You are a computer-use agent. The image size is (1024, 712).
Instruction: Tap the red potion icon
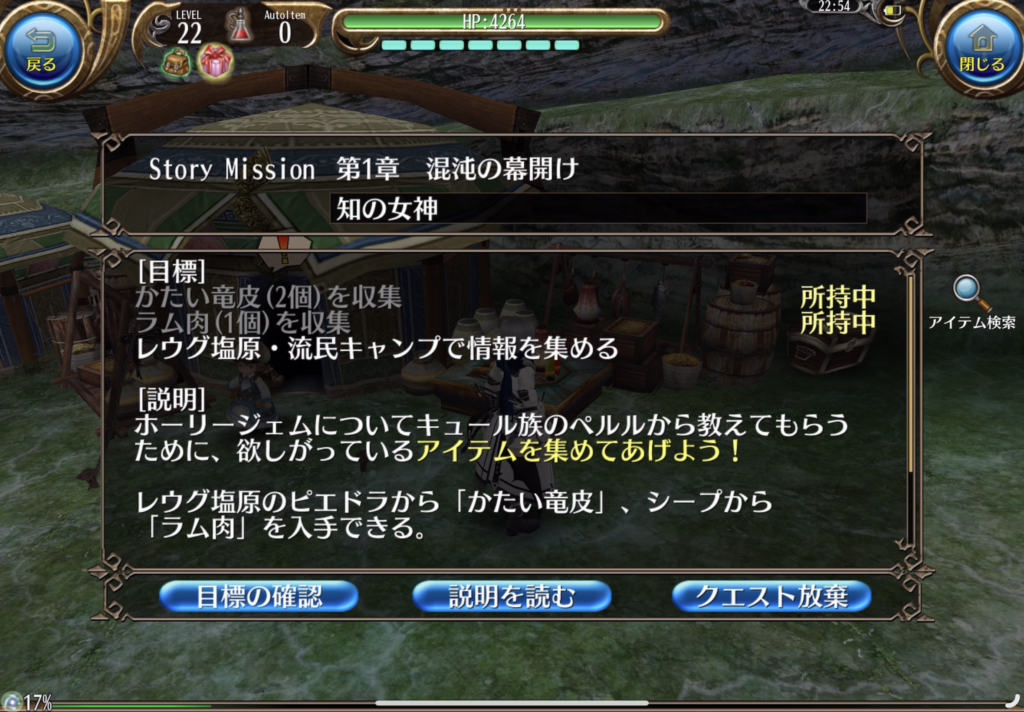[240, 26]
